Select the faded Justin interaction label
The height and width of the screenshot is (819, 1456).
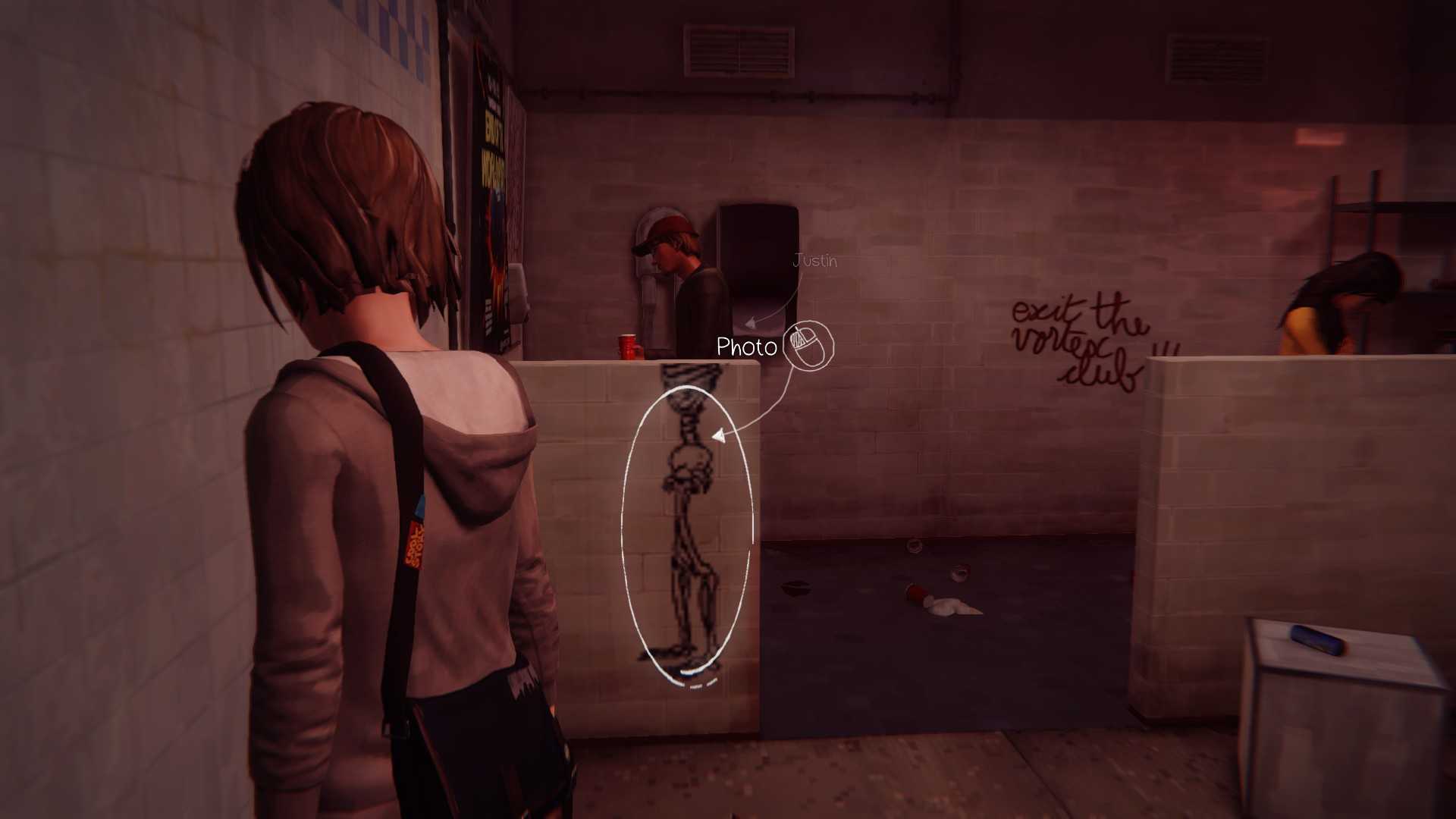click(814, 261)
